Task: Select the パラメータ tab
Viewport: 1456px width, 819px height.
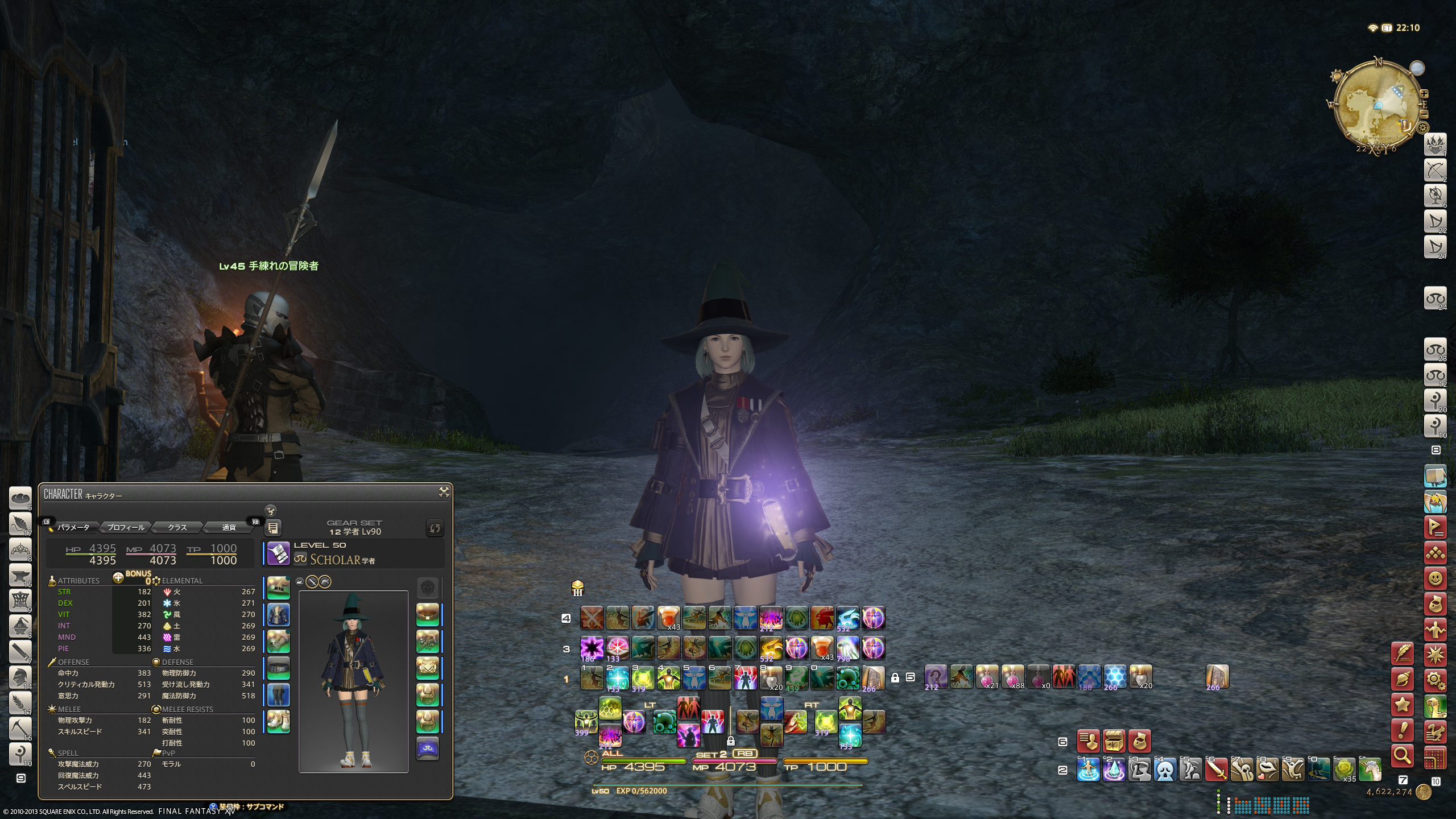Action: pyautogui.click(x=73, y=527)
